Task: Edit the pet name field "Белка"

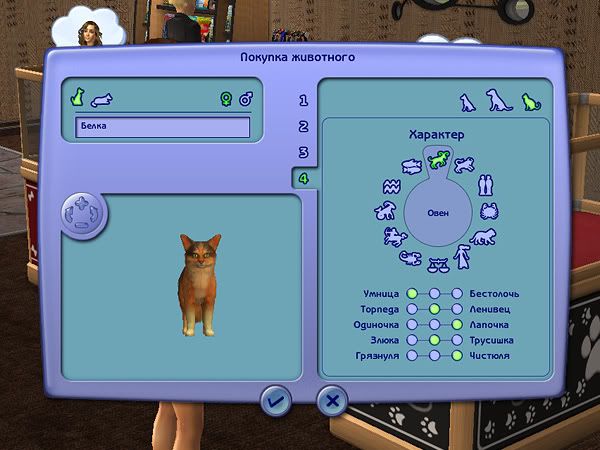Action: 162,127
